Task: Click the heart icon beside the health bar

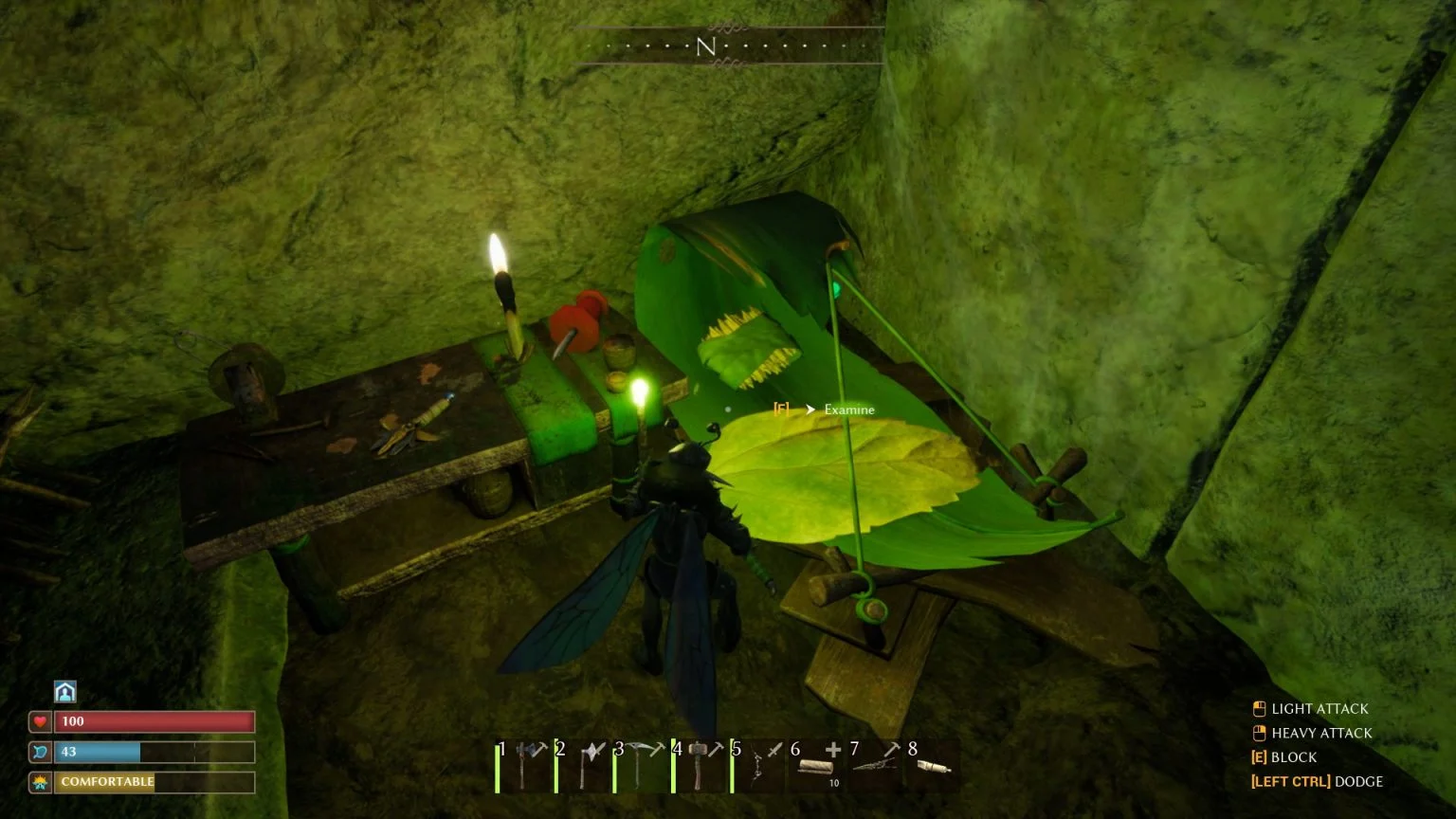Action: 39,721
